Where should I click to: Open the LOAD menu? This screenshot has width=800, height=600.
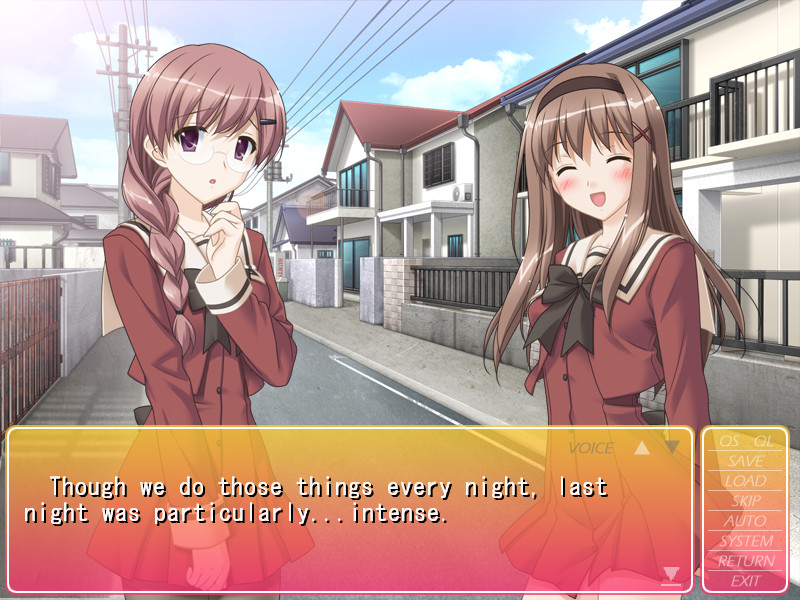[x=746, y=481]
